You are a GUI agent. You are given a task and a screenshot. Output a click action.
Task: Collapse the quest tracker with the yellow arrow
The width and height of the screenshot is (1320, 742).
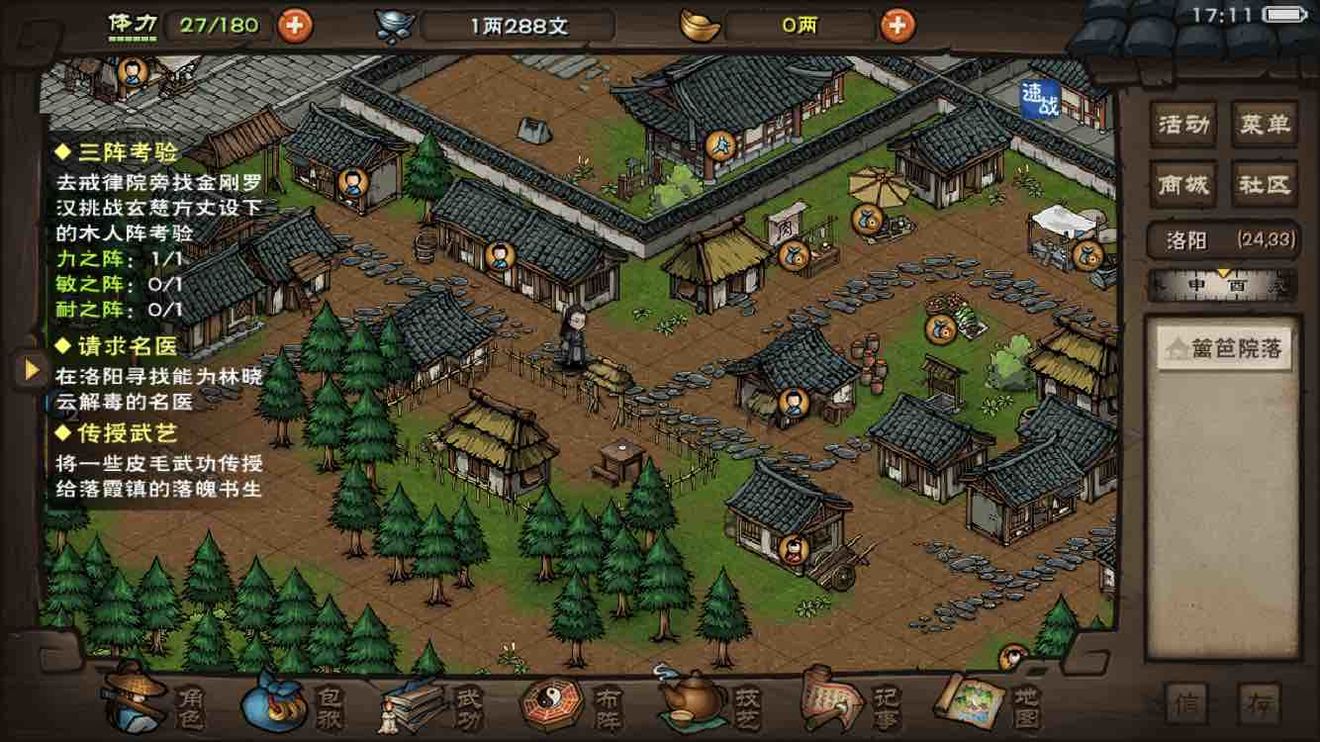pyautogui.click(x=31, y=370)
